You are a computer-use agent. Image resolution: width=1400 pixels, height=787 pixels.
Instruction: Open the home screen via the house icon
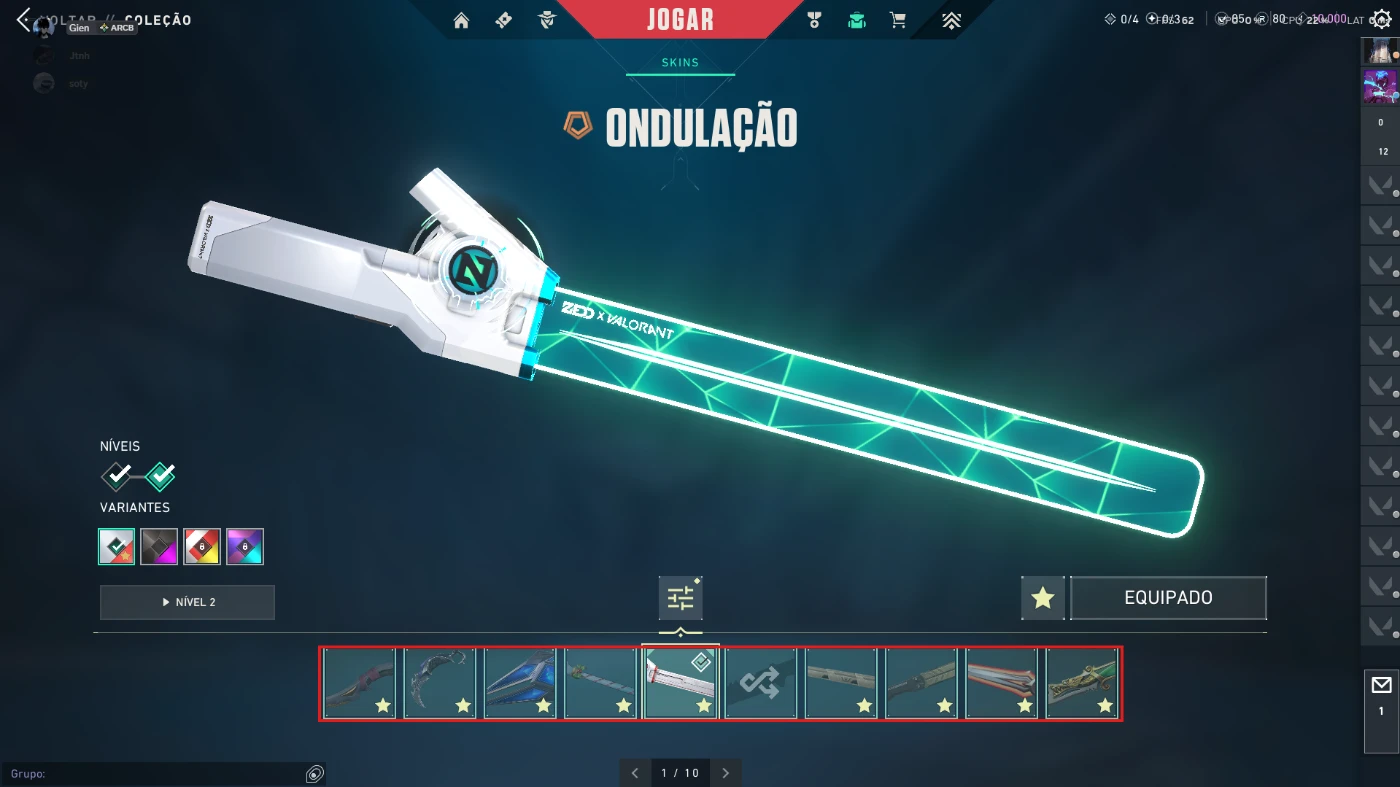pyautogui.click(x=461, y=20)
